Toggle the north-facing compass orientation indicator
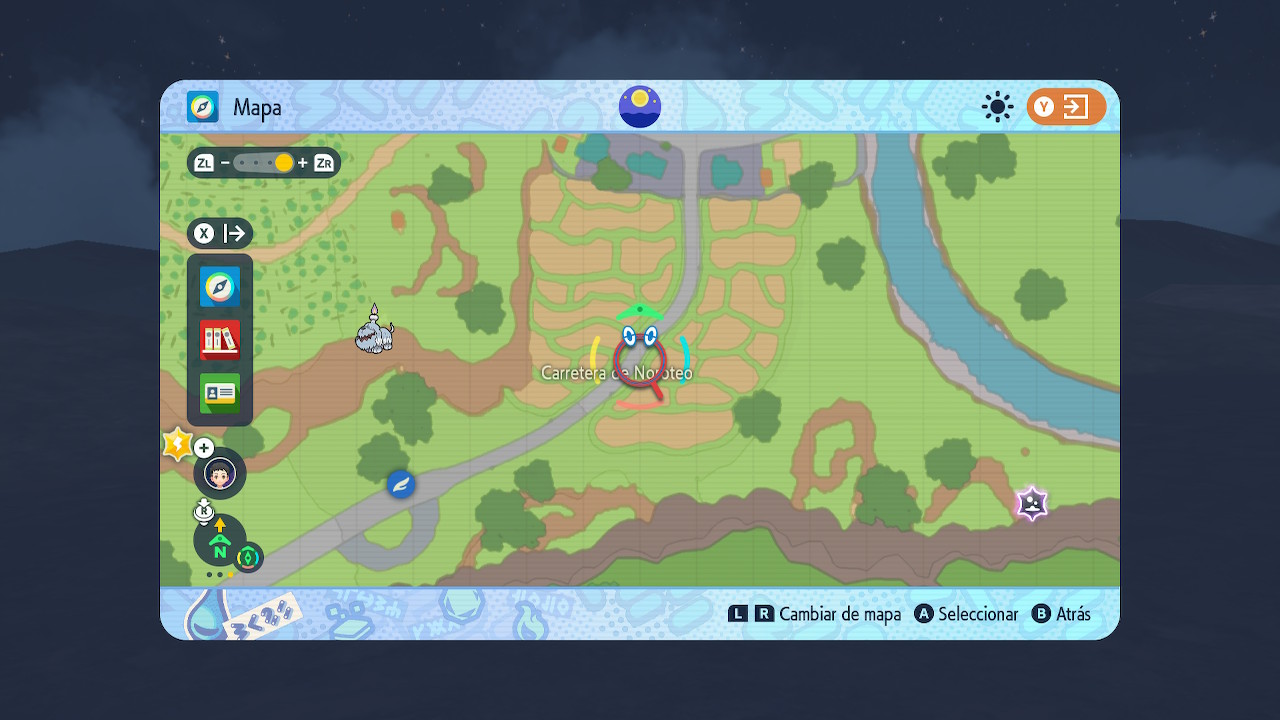Viewport: 1280px width, 720px height. pyautogui.click(x=220, y=541)
